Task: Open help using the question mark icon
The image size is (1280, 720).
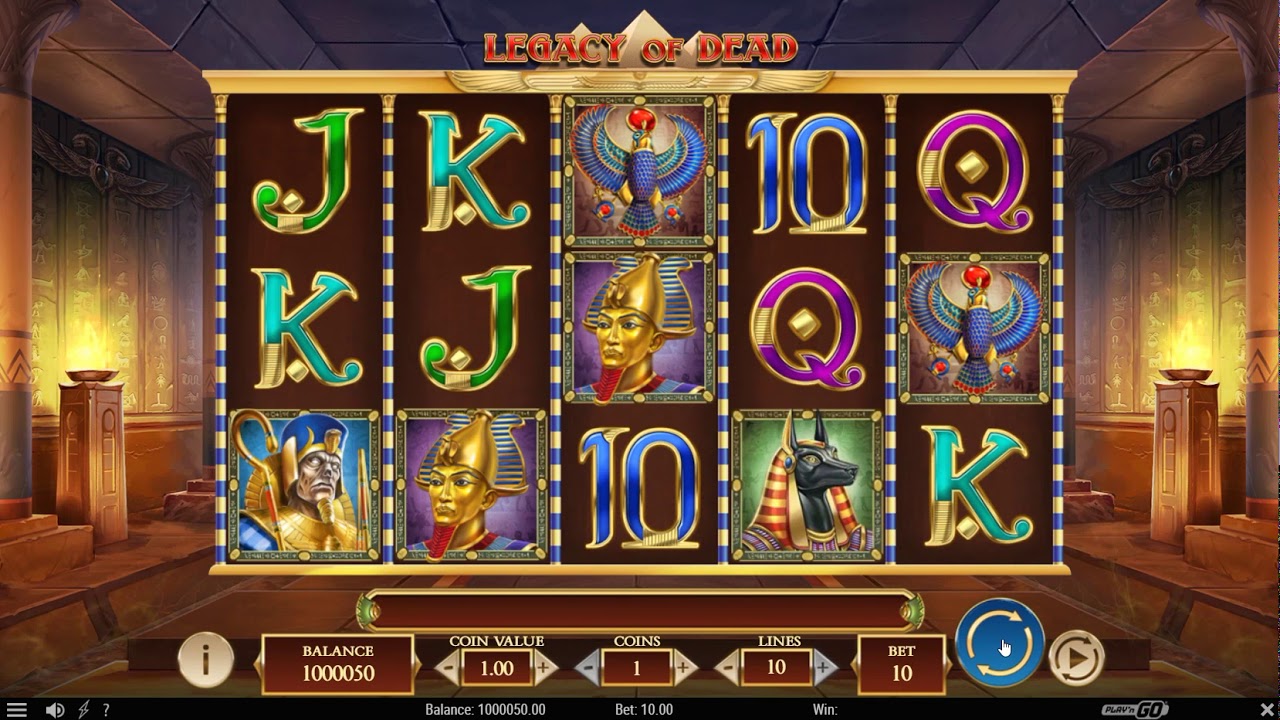Action: (x=107, y=708)
